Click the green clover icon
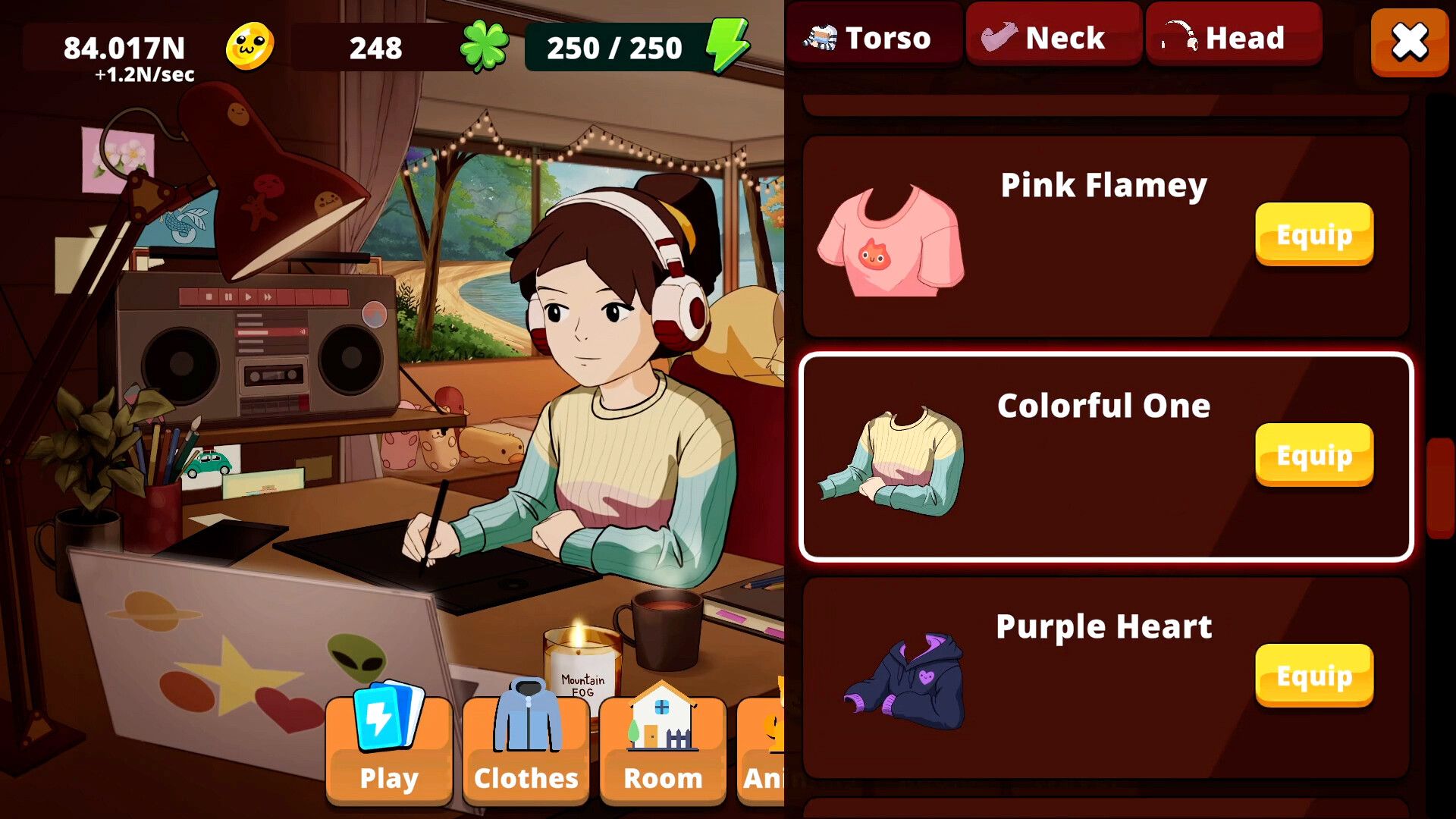Viewport: 1456px width, 819px height. [x=486, y=47]
